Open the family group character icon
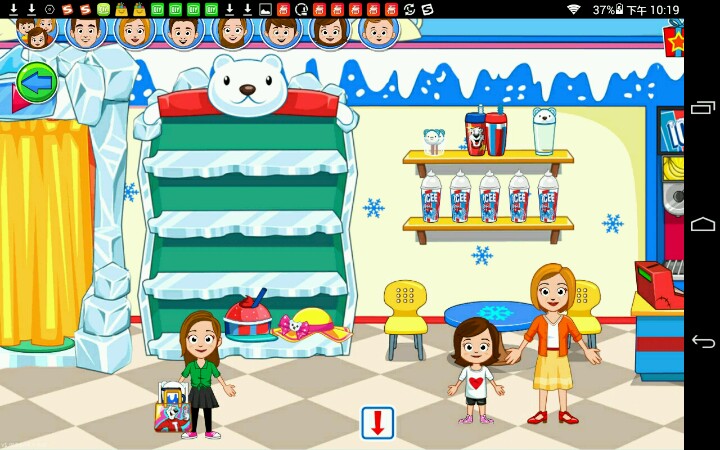This screenshot has width=720, height=450. (x=36, y=32)
